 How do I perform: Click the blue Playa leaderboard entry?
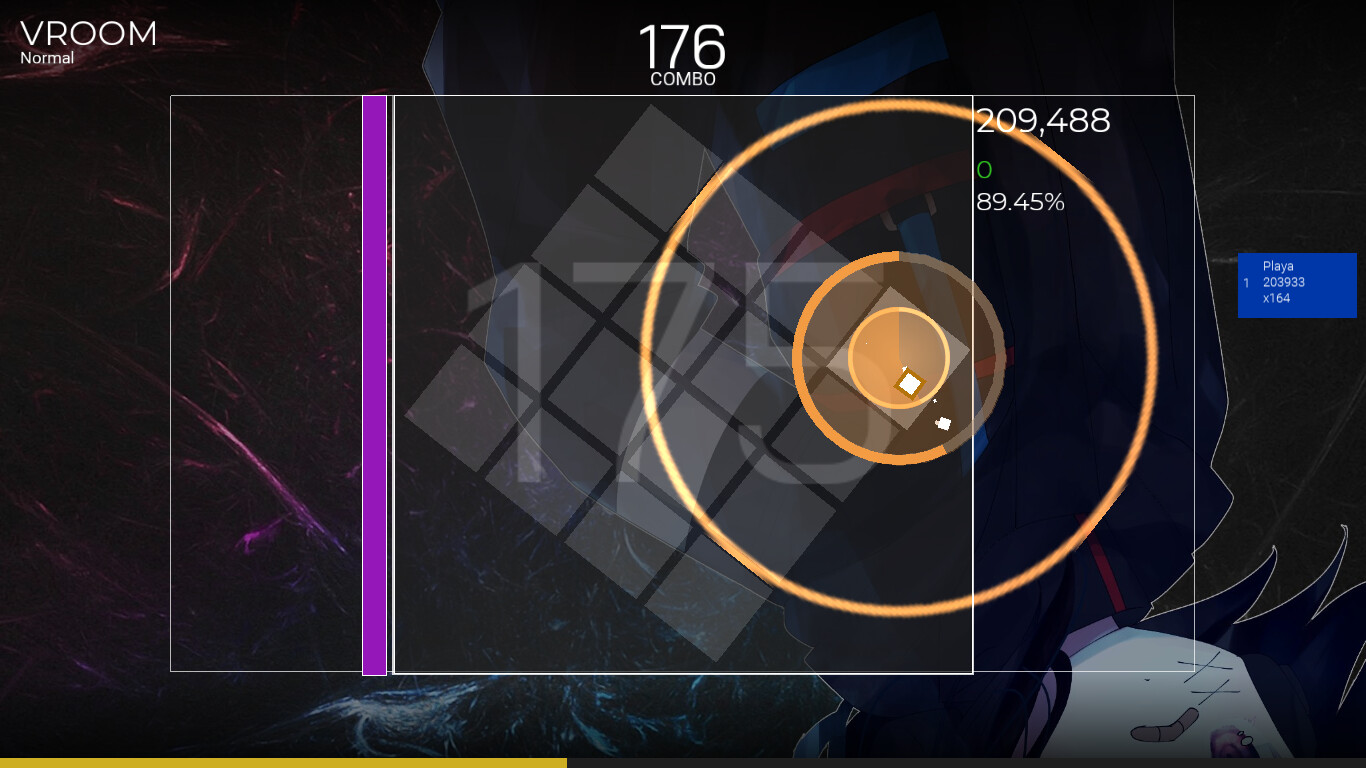pyautogui.click(x=1297, y=285)
